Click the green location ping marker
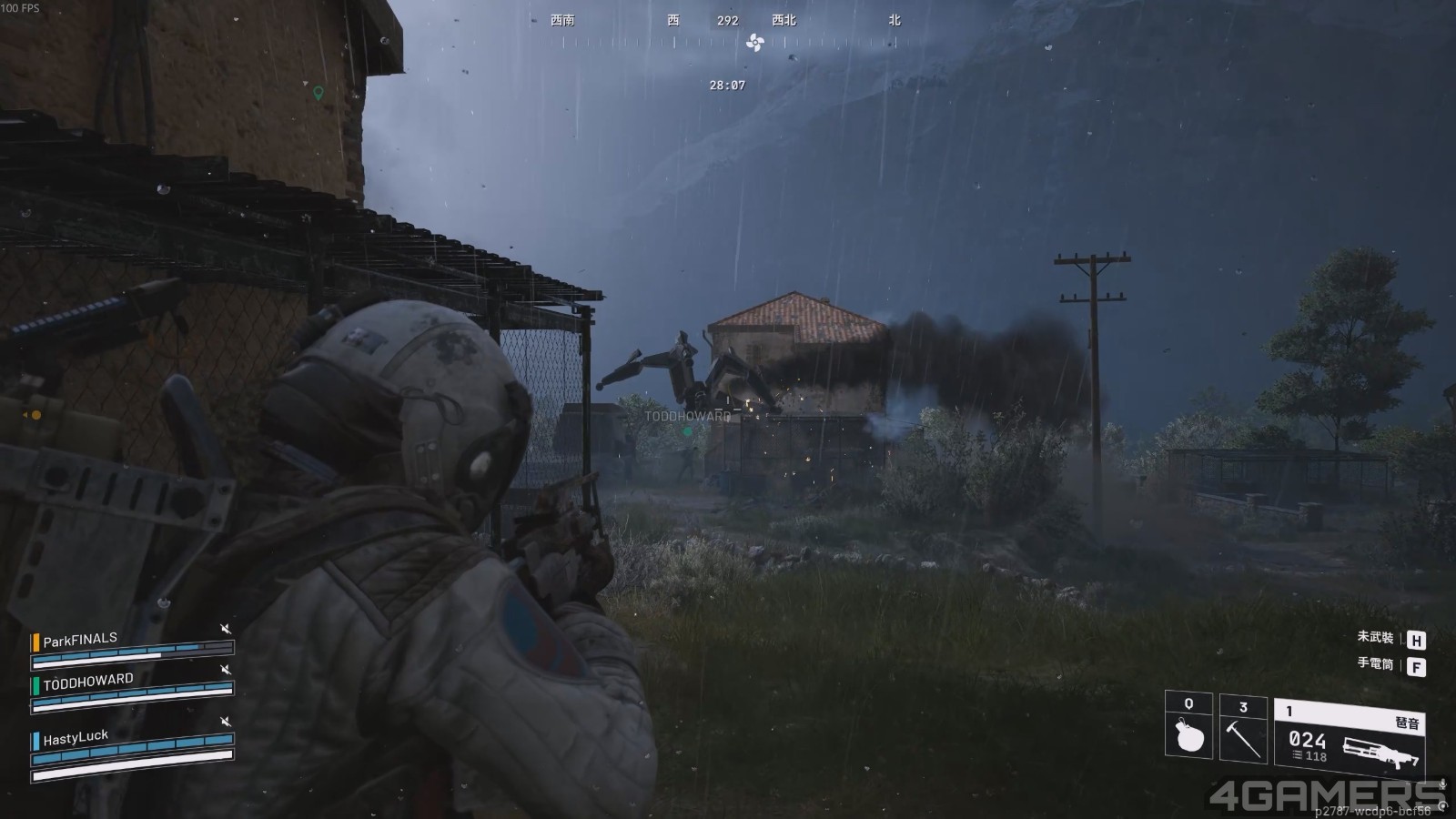The width and height of the screenshot is (1456, 819). click(318, 93)
